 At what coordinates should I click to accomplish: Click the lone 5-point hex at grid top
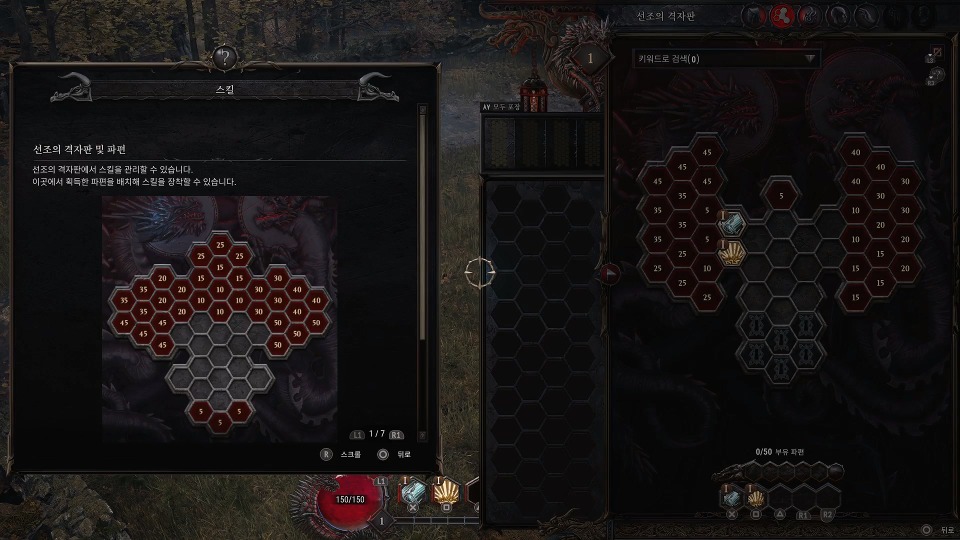(x=781, y=195)
